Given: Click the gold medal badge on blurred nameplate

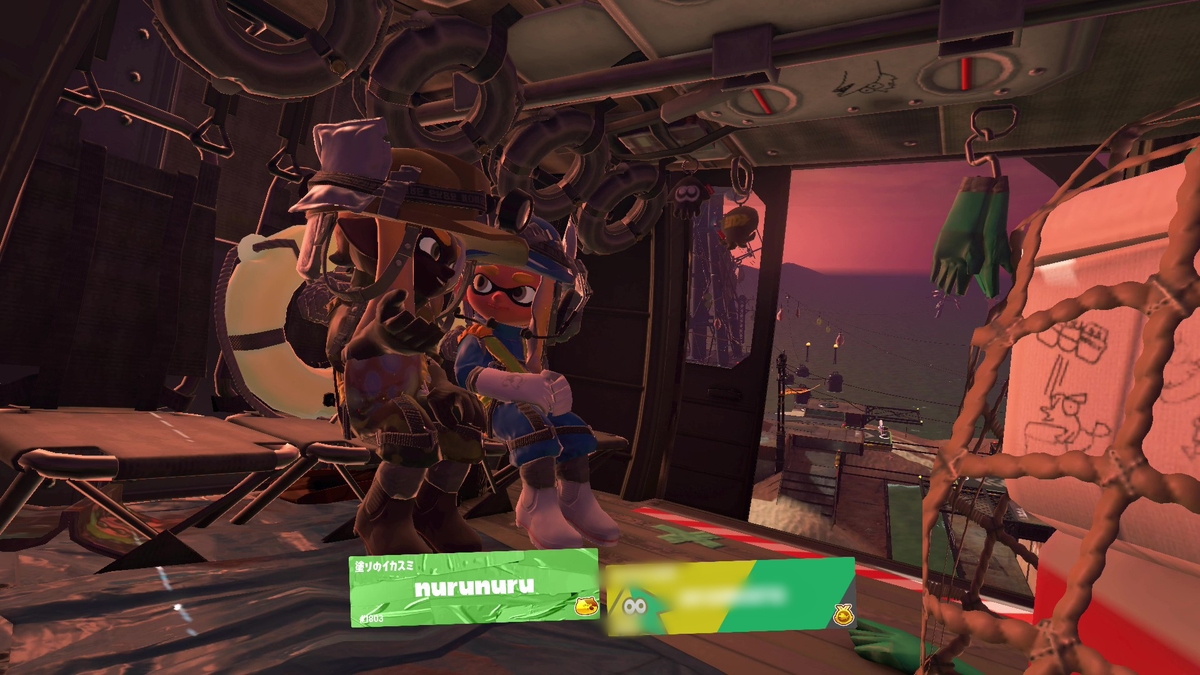Looking at the screenshot, I should 843,615.
